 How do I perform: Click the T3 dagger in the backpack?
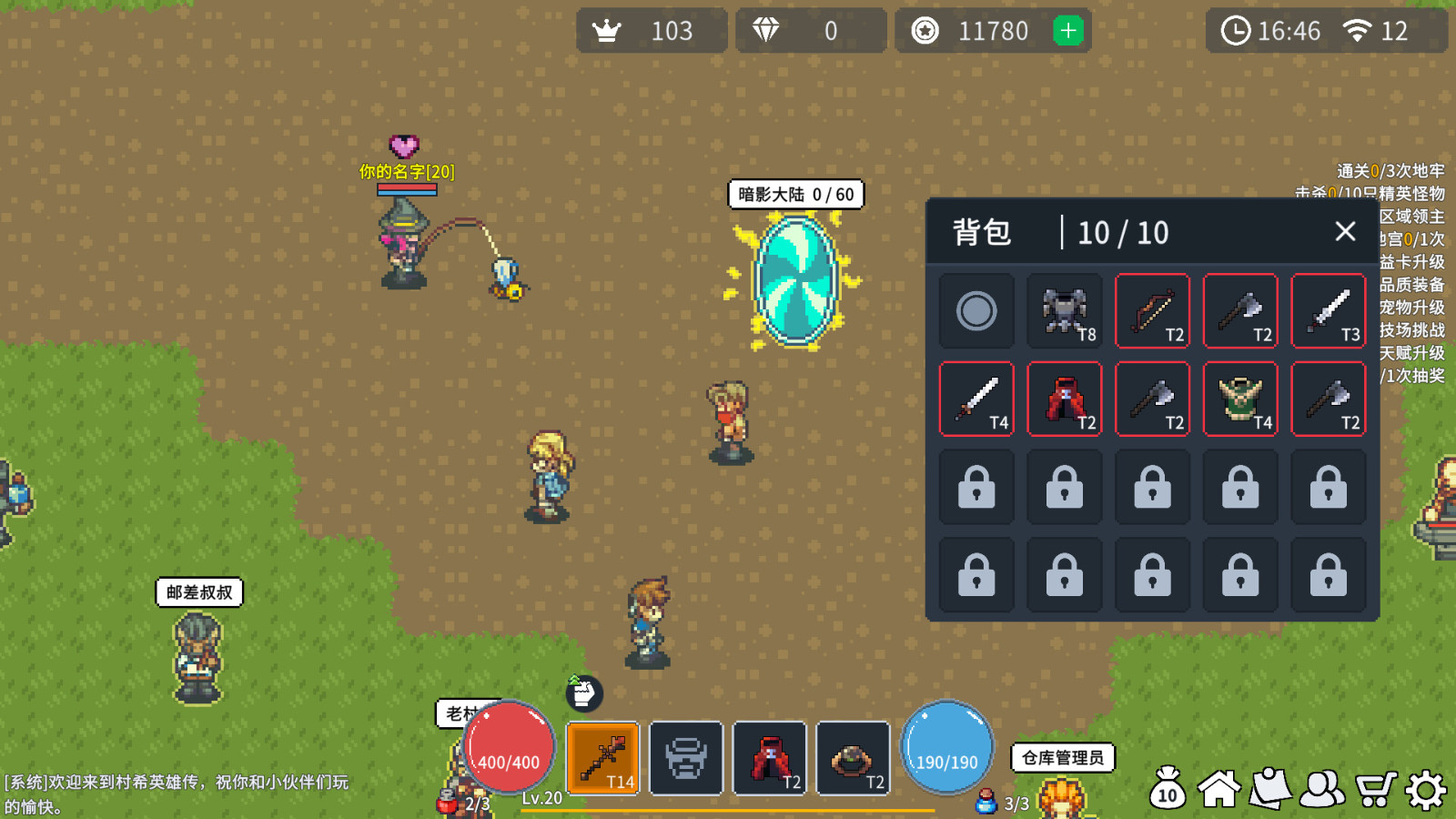pyautogui.click(x=1329, y=311)
